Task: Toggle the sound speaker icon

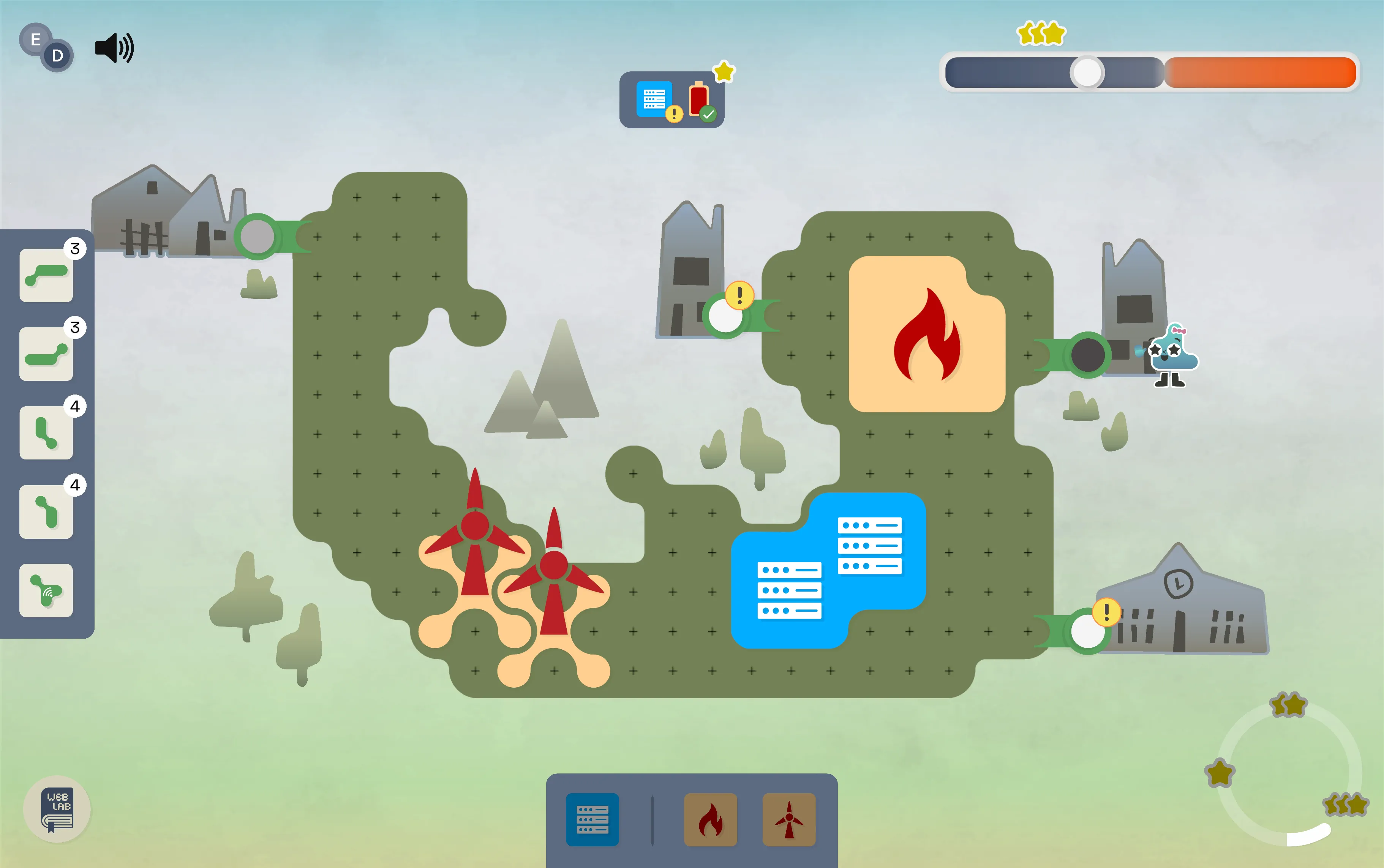Action: coord(114,47)
